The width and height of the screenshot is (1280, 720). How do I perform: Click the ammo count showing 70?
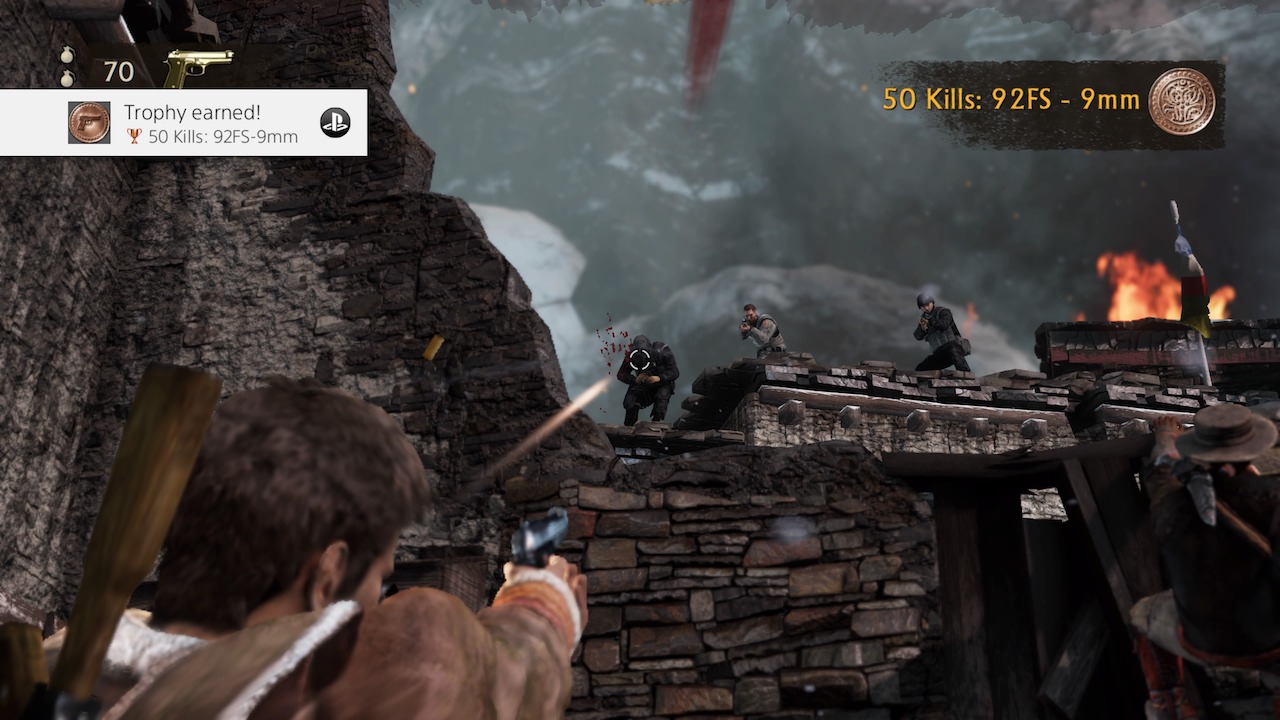pyautogui.click(x=119, y=71)
